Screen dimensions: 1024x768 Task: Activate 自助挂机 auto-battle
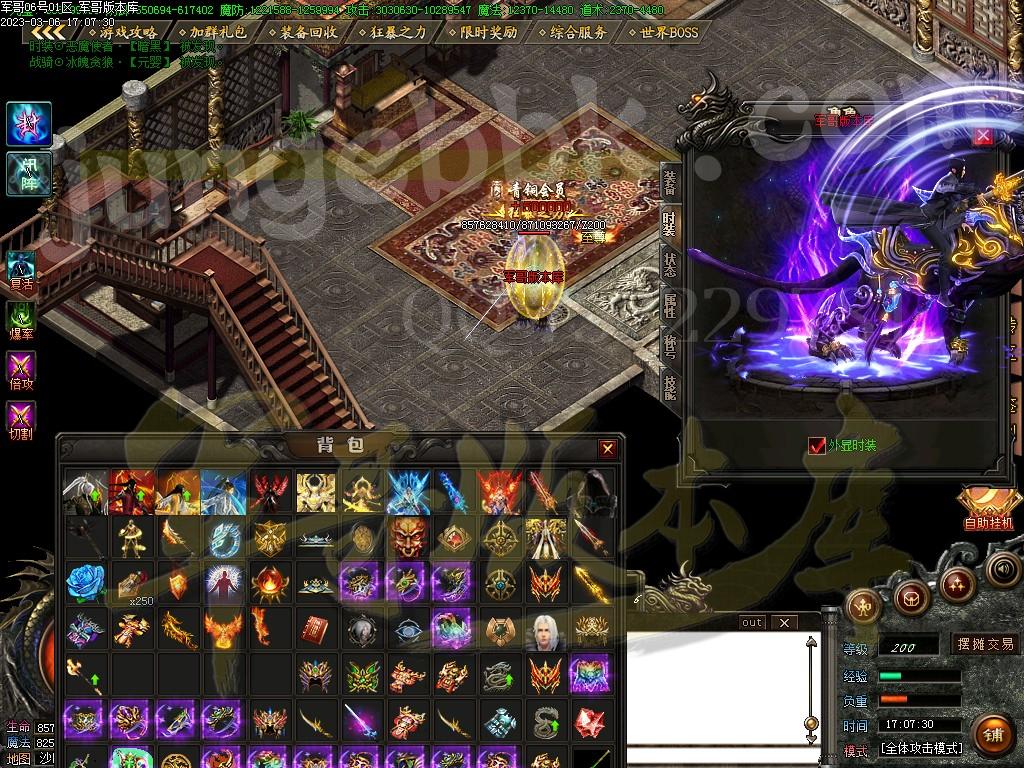(987, 508)
